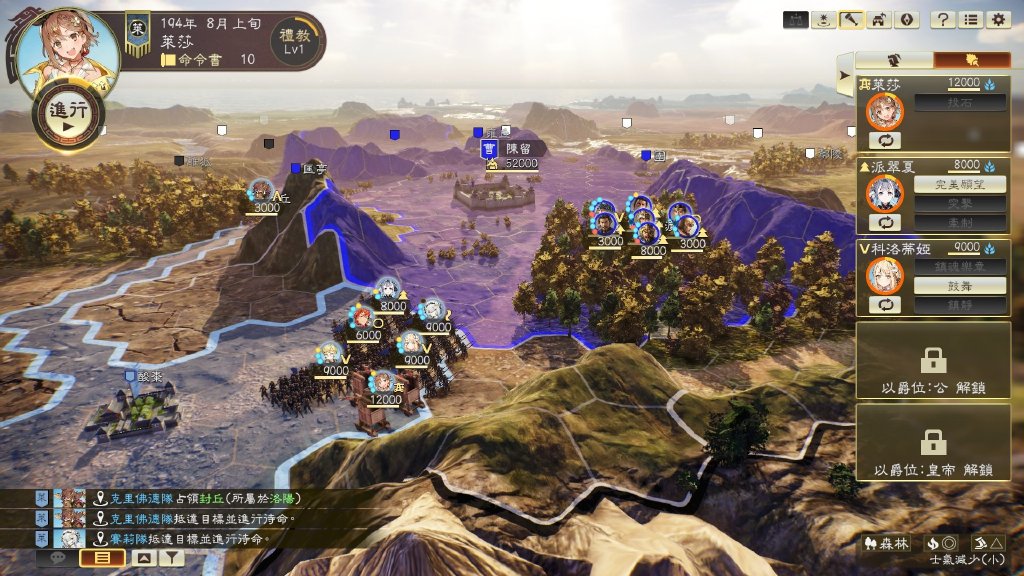The image size is (1024, 576).
Task: Use 科洛蒂婭's 鼓舞 tactic
Action: 947,285
